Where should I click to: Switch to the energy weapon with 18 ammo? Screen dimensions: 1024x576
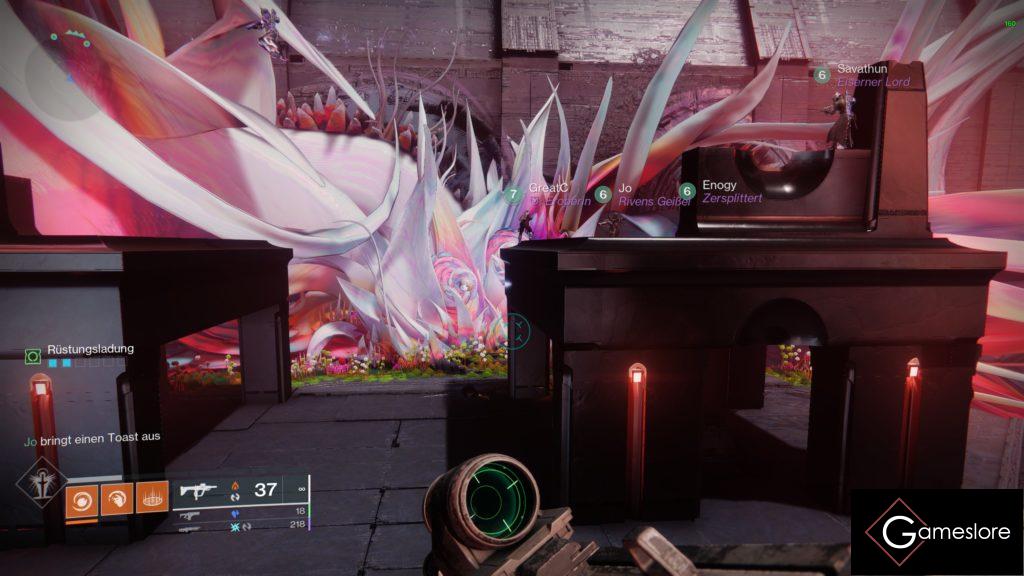(x=240, y=511)
